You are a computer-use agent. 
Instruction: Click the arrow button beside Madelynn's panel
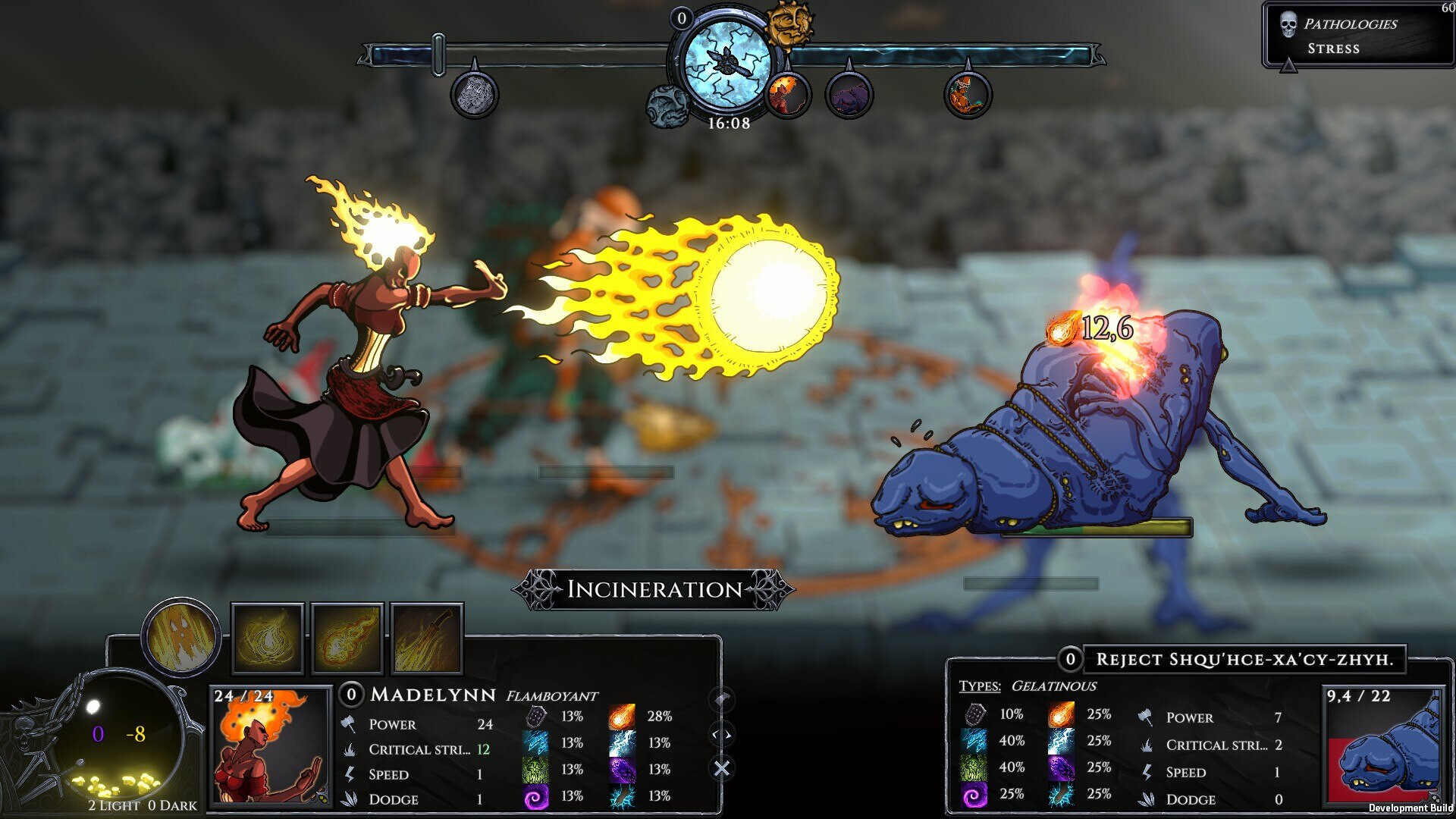point(721,701)
